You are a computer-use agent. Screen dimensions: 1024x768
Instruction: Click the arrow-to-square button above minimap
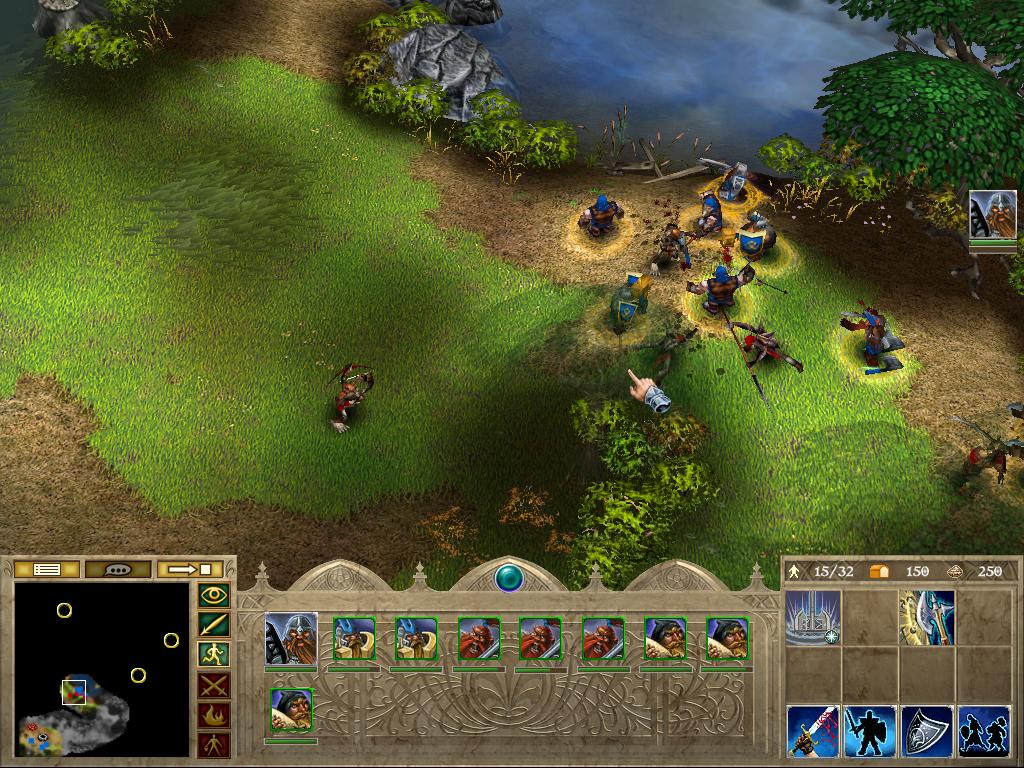coord(190,569)
